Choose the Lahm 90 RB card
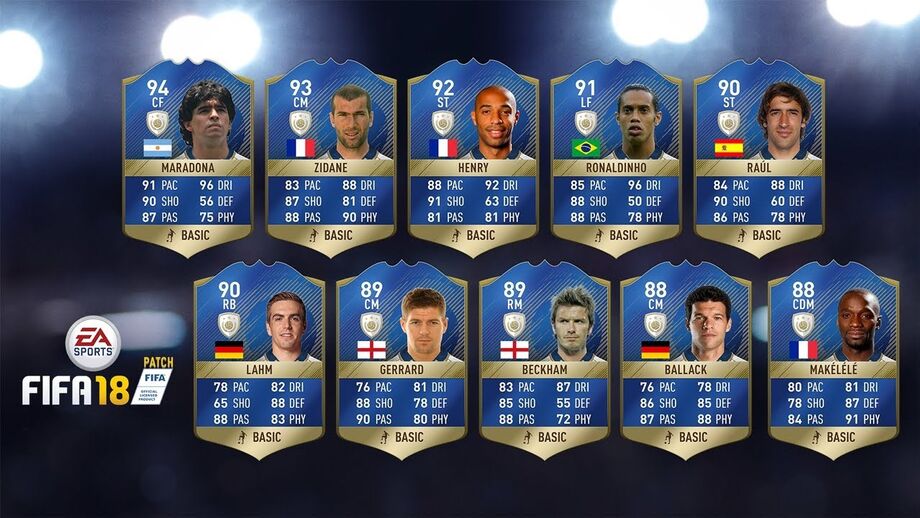The height and width of the screenshot is (518, 920). [x=259, y=357]
